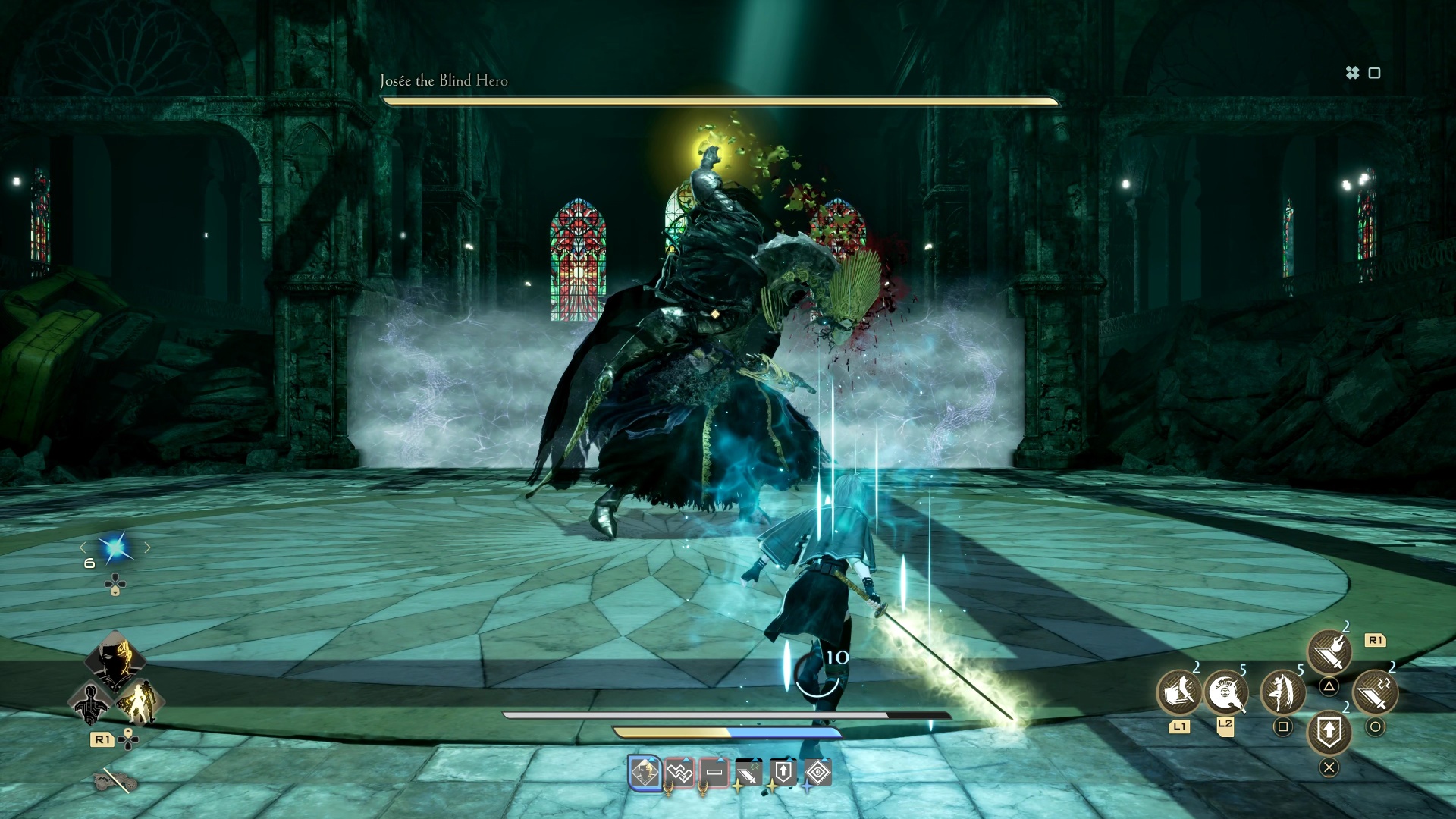The width and height of the screenshot is (1456, 819).
Task: Select the diamond eye icon in action bar
Action: point(819,772)
